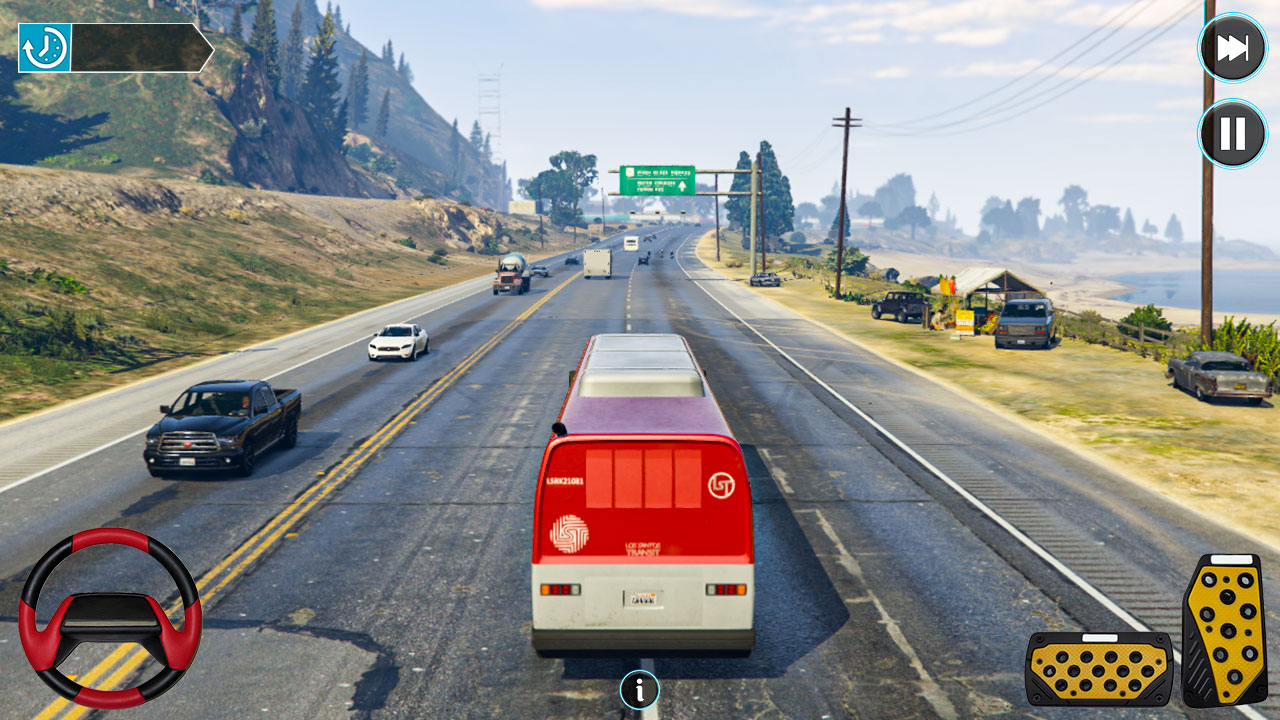Image resolution: width=1280 pixels, height=720 pixels.
Task: Pause the game with the pause icon
Action: (1232, 131)
